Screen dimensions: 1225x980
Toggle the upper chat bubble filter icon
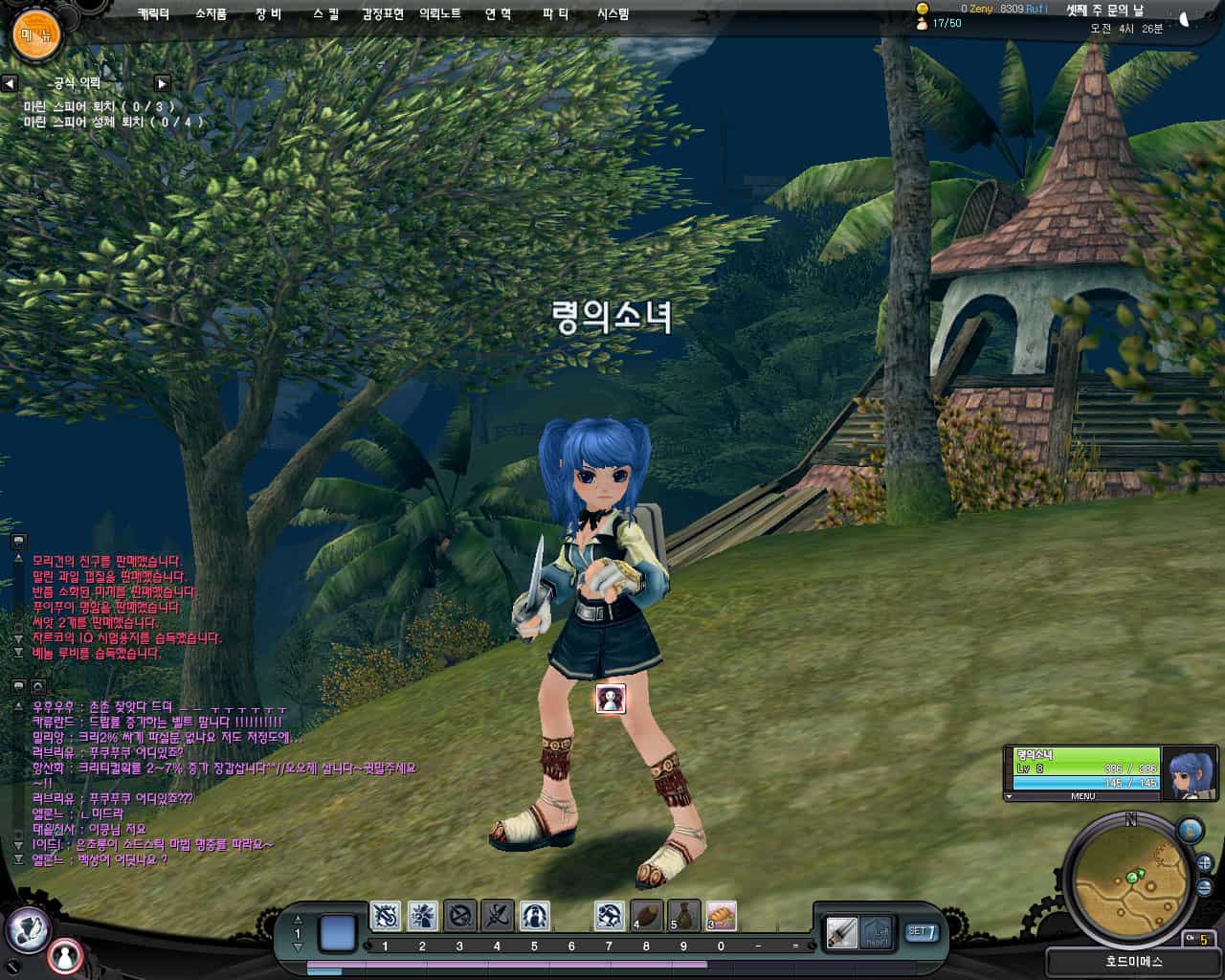coord(17,542)
